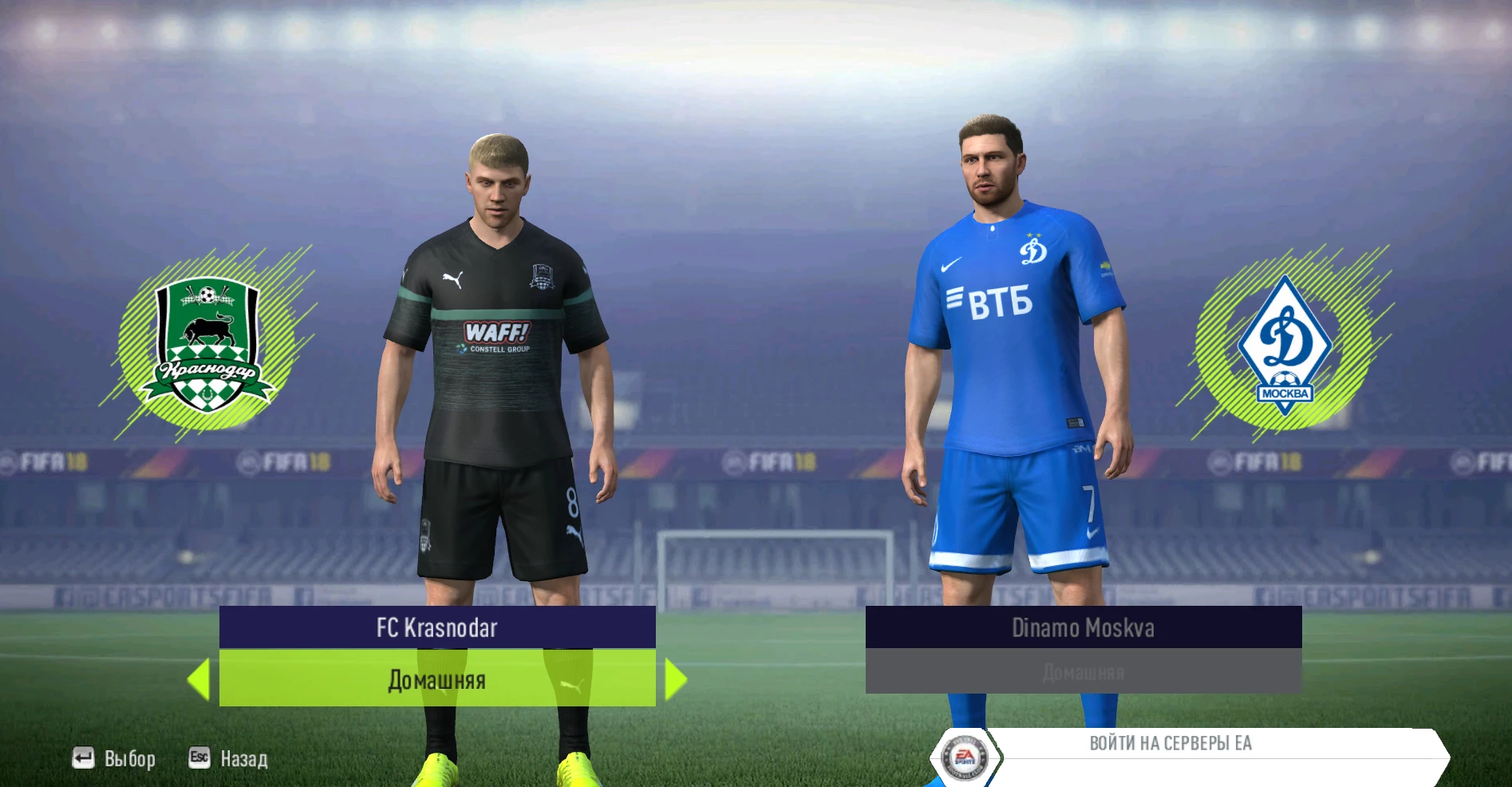Screen dimensions: 1512x787
Task: Select the FC Krasnodar name bar
Action: (x=436, y=629)
